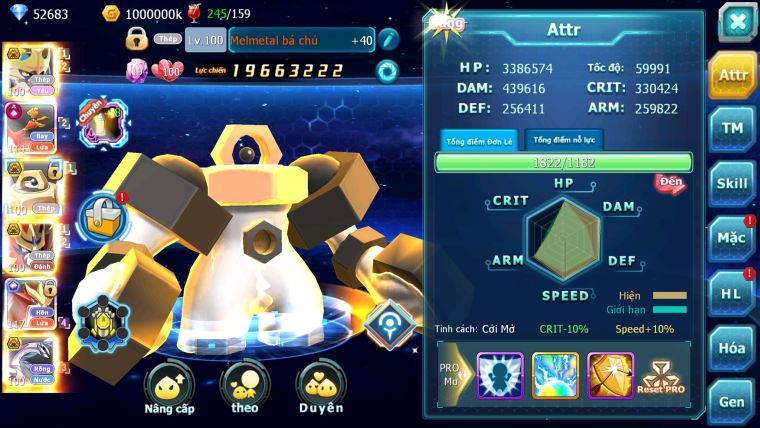This screenshot has height=428, width=760.
Task: Edit Melmetal's name with the pencil icon
Action: [389, 40]
